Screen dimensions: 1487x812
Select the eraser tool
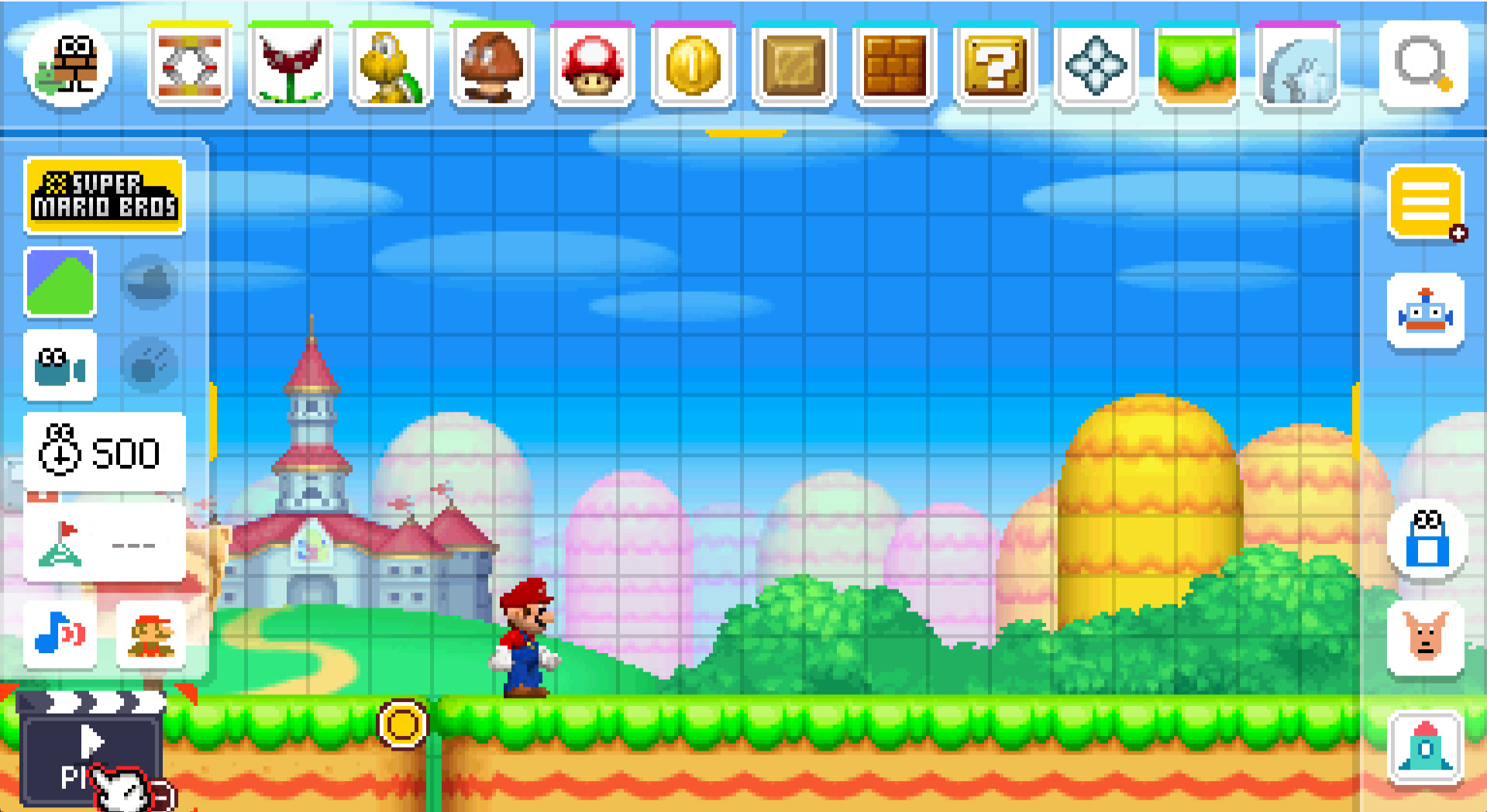click(1426, 542)
